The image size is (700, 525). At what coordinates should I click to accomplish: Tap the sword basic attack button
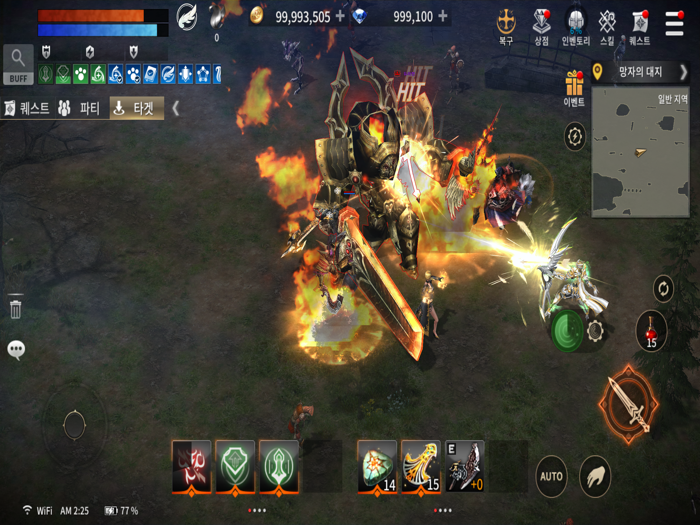[629, 404]
